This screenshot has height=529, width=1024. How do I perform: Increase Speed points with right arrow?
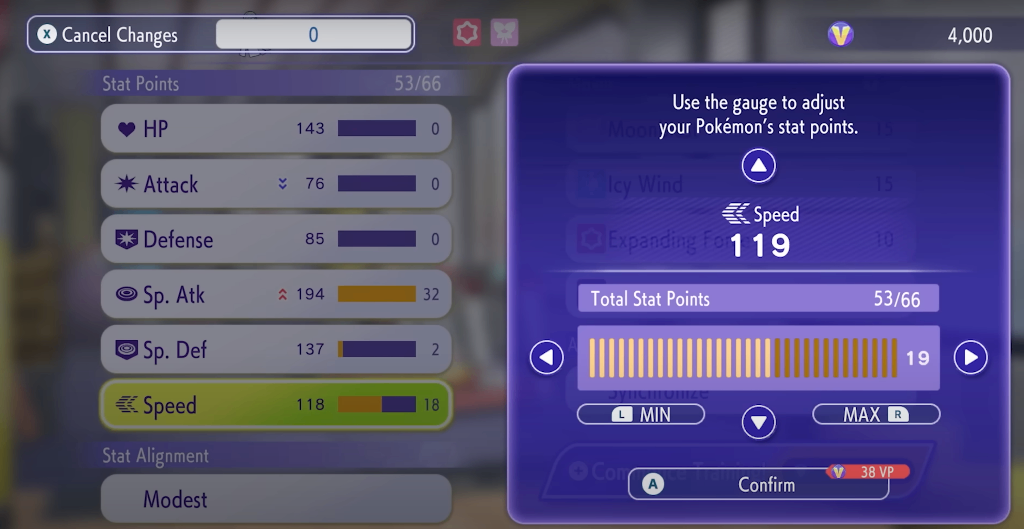(970, 357)
